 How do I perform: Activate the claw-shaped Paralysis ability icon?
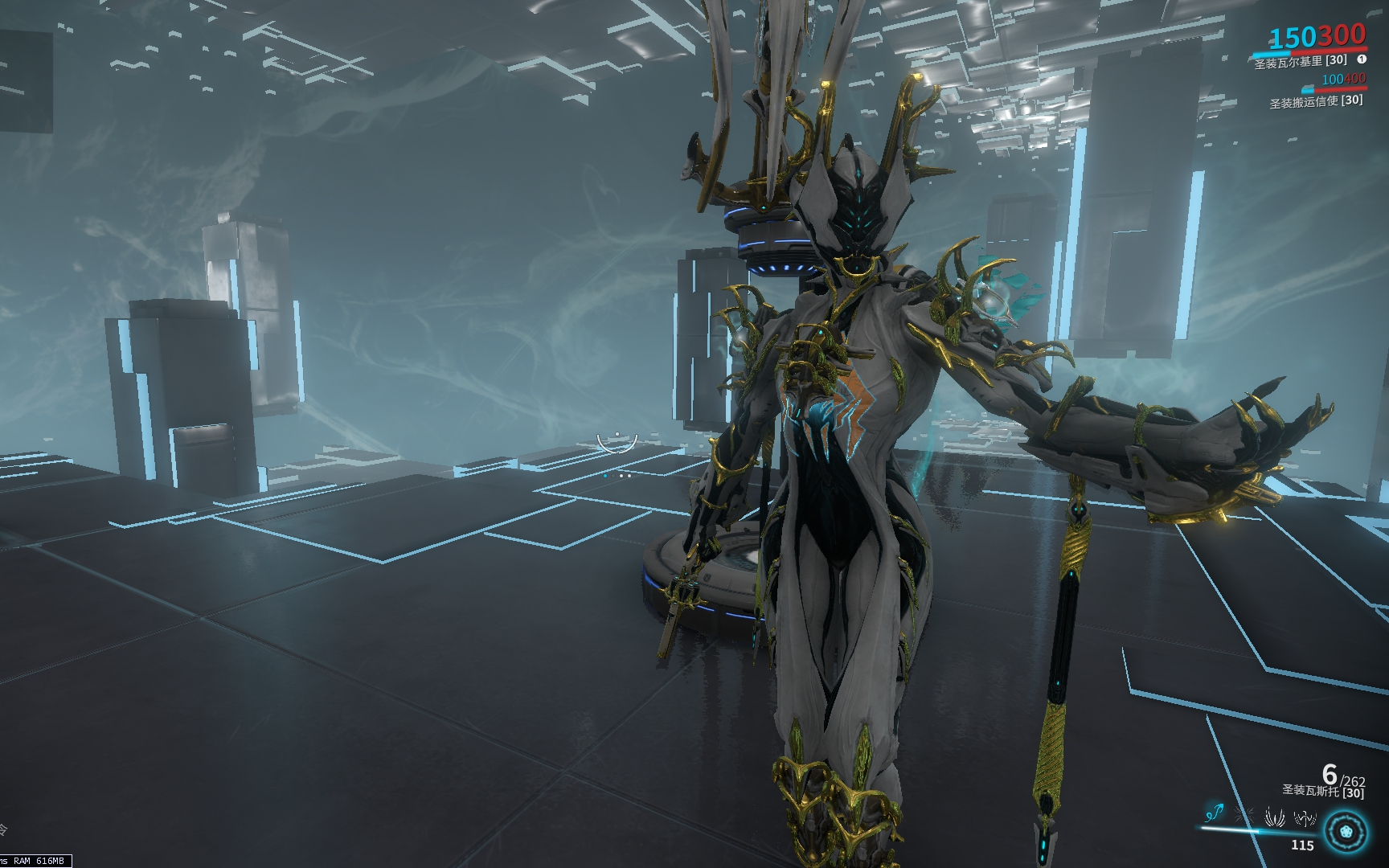(1275, 818)
